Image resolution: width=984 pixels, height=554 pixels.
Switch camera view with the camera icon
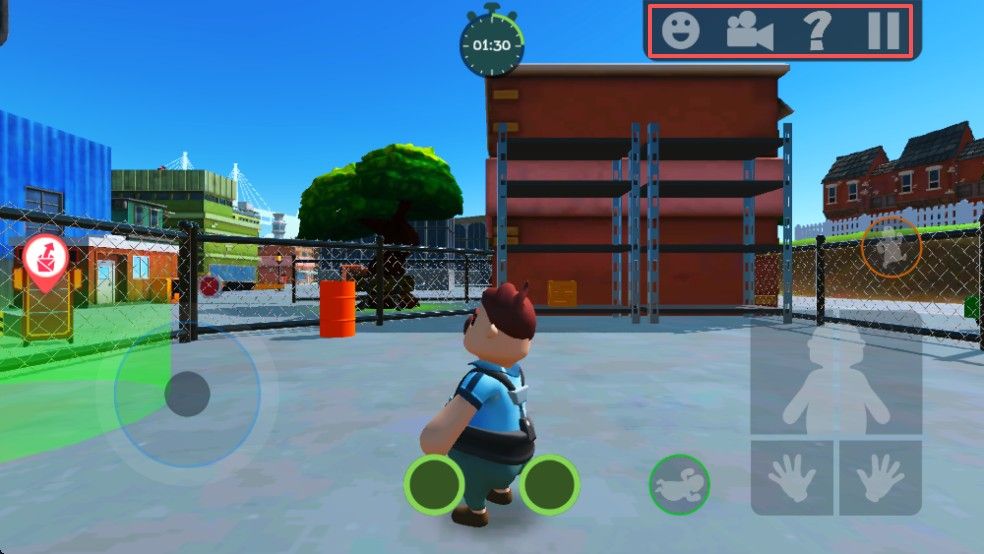tap(749, 31)
